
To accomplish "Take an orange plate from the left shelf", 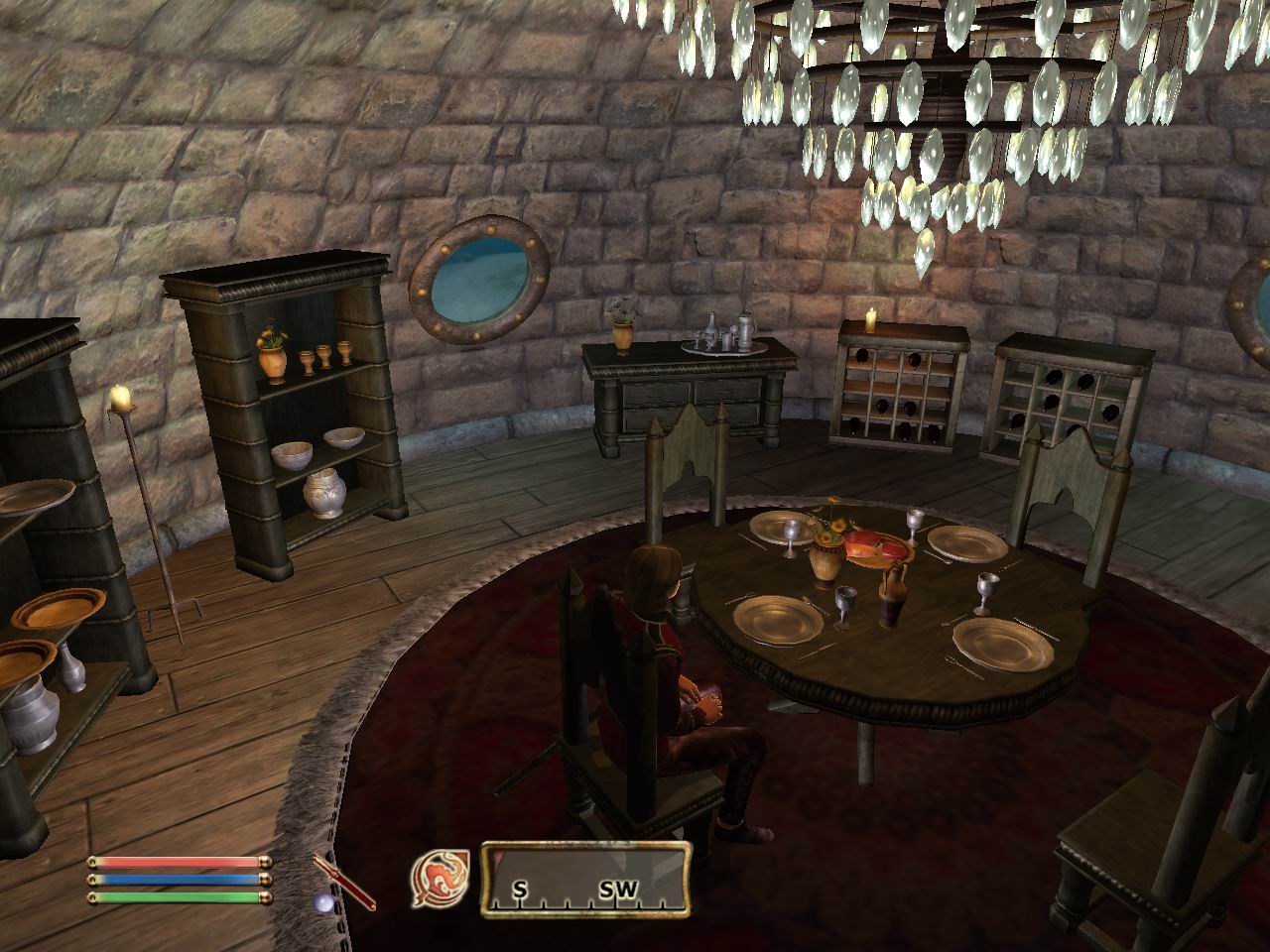I will (55, 610).
